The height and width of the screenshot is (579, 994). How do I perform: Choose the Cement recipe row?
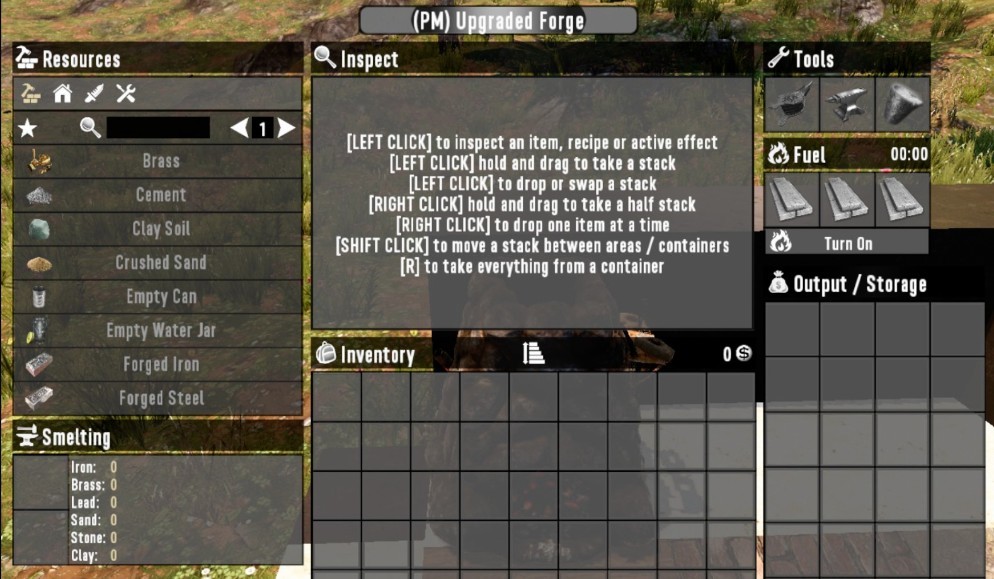160,195
